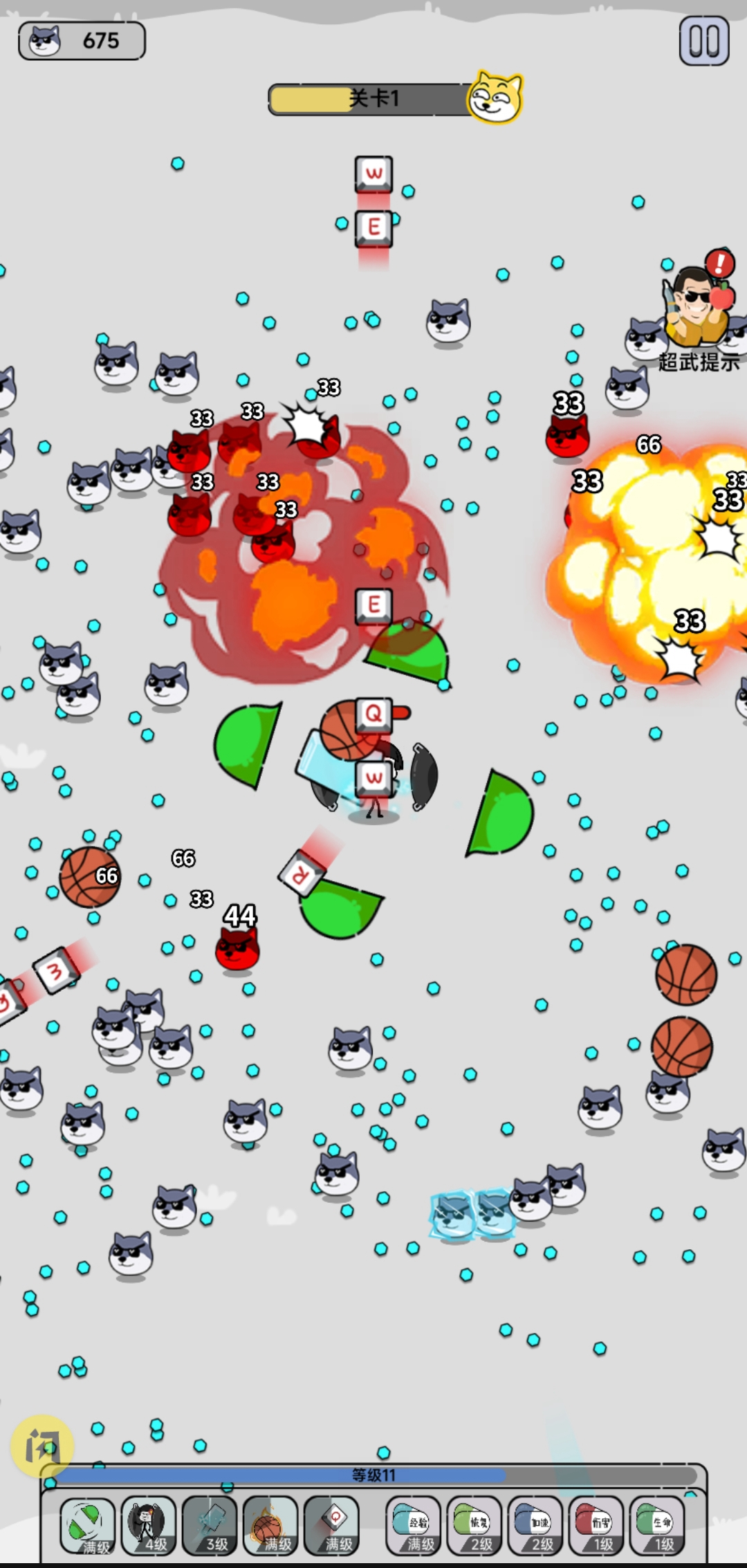Image resolution: width=747 pixels, height=1568 pixels.
Task: Select the flaming basketball skill slot
Action: pyautogui.click(x=270, y=1524)
